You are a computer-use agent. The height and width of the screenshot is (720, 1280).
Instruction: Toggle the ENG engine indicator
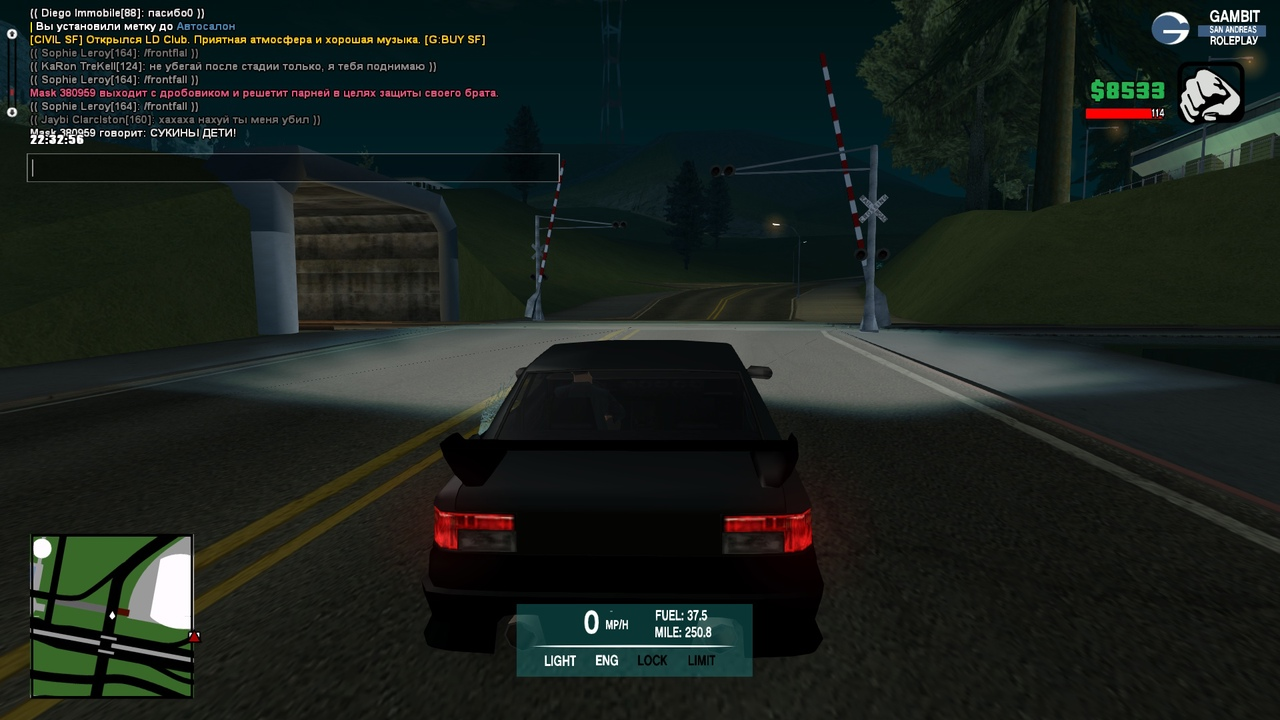pyautogui.click(x=606, y=661)
